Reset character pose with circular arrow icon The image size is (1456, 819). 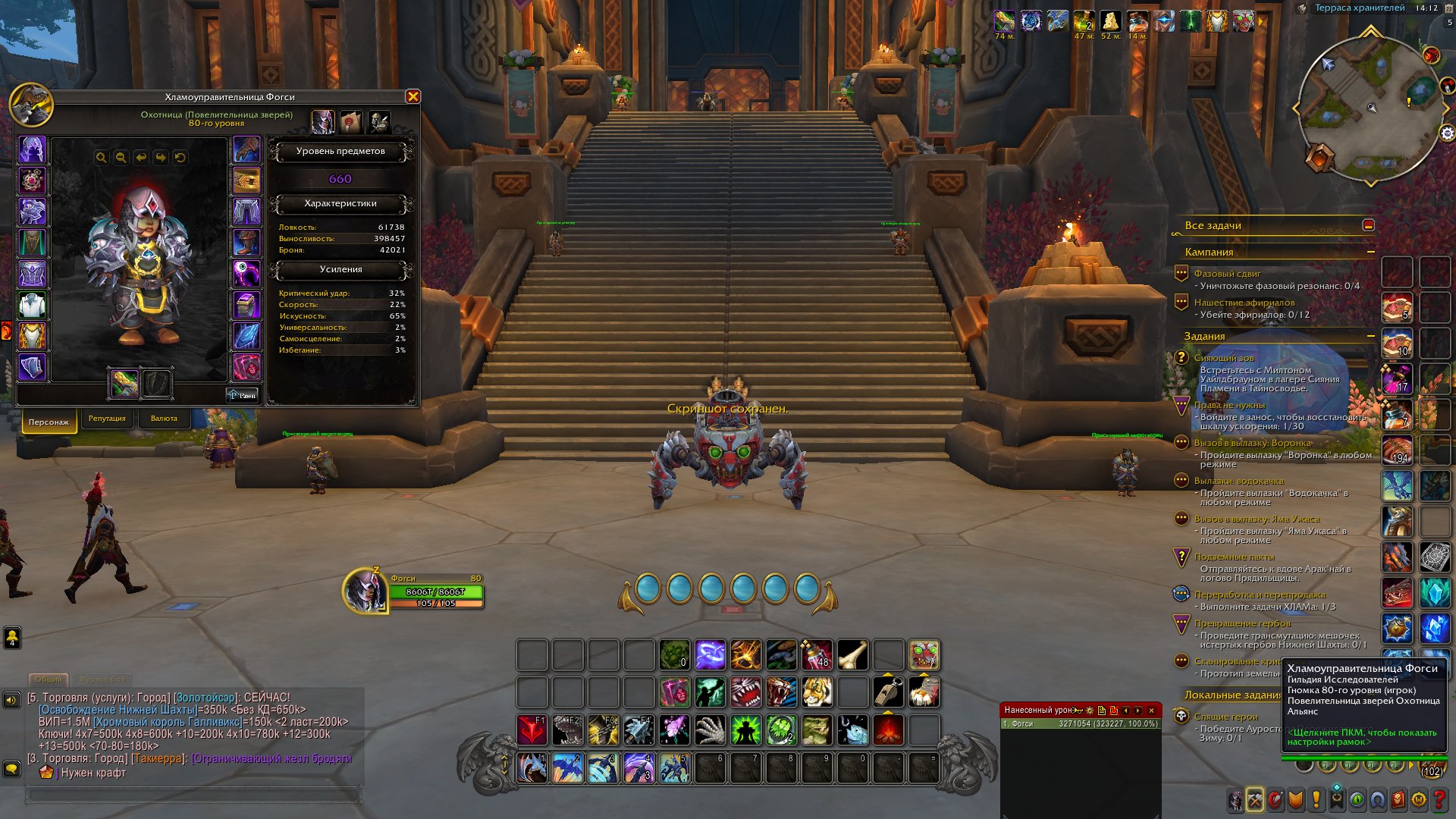(x=180, y=157)
